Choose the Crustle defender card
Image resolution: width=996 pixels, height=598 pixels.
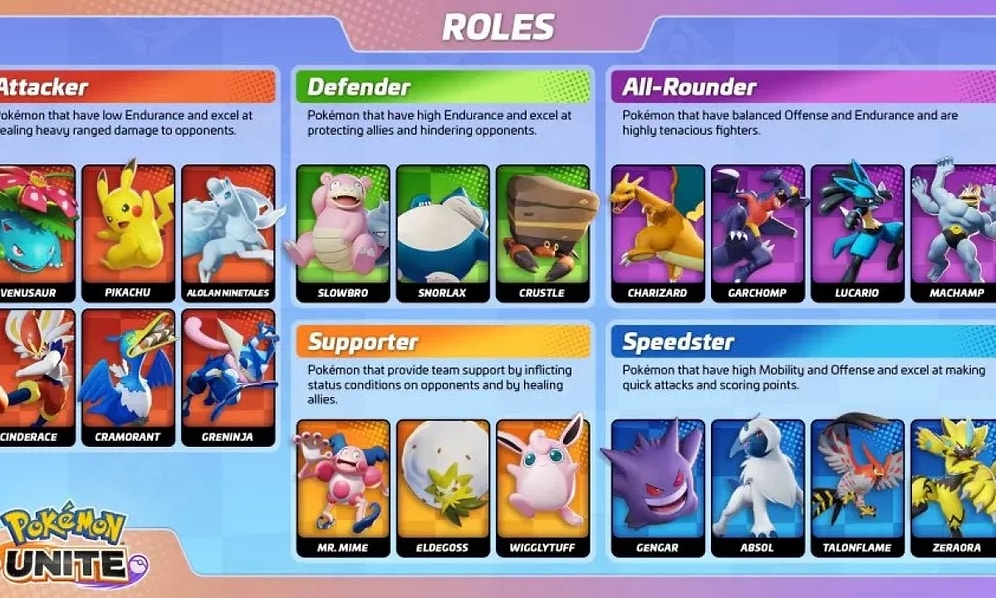(x=542, y=234)
